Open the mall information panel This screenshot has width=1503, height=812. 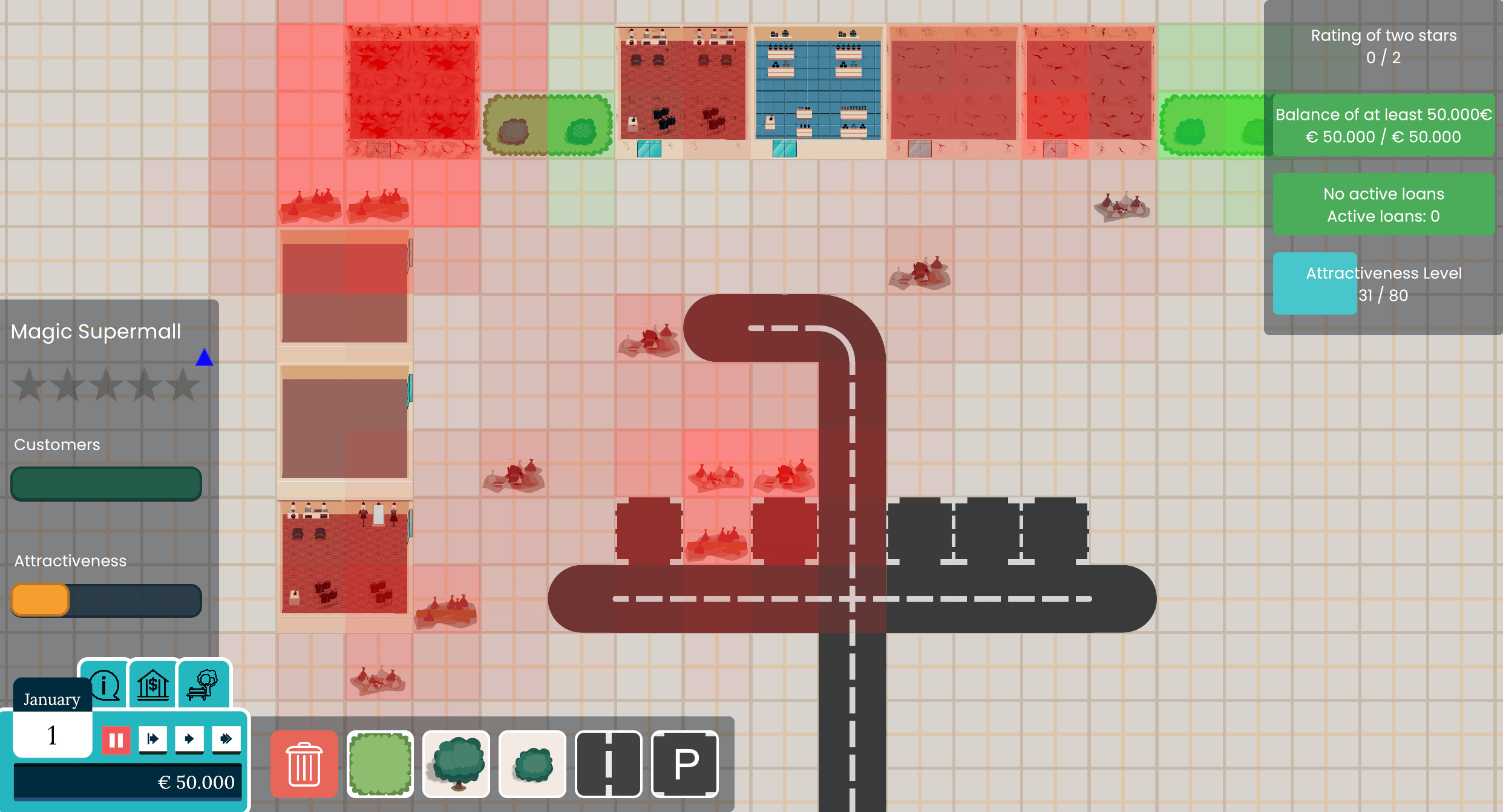pos(105,684)
